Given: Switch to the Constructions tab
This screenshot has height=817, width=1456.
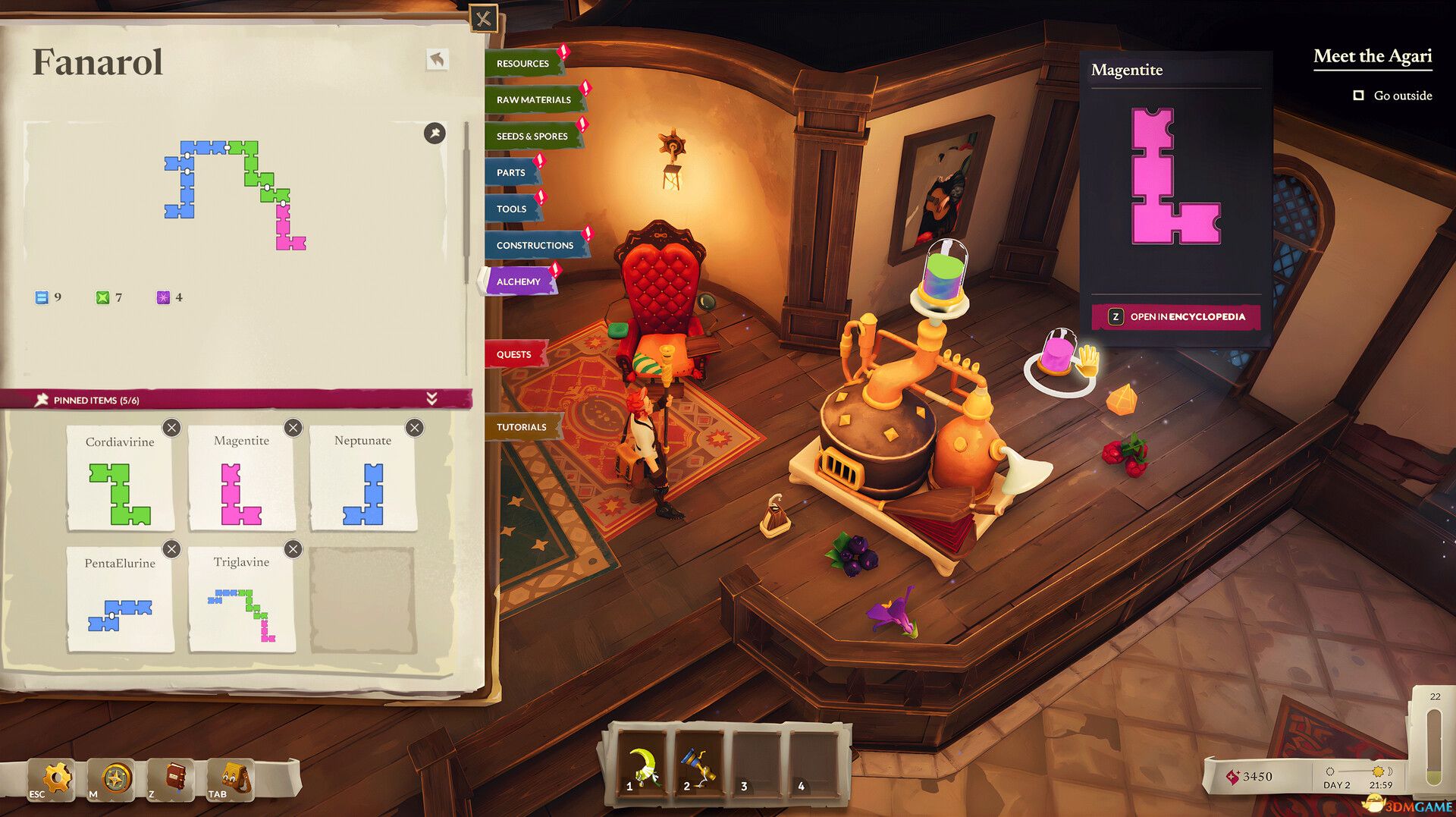Looking at the screenshot, I should click(x=535, y=246).
